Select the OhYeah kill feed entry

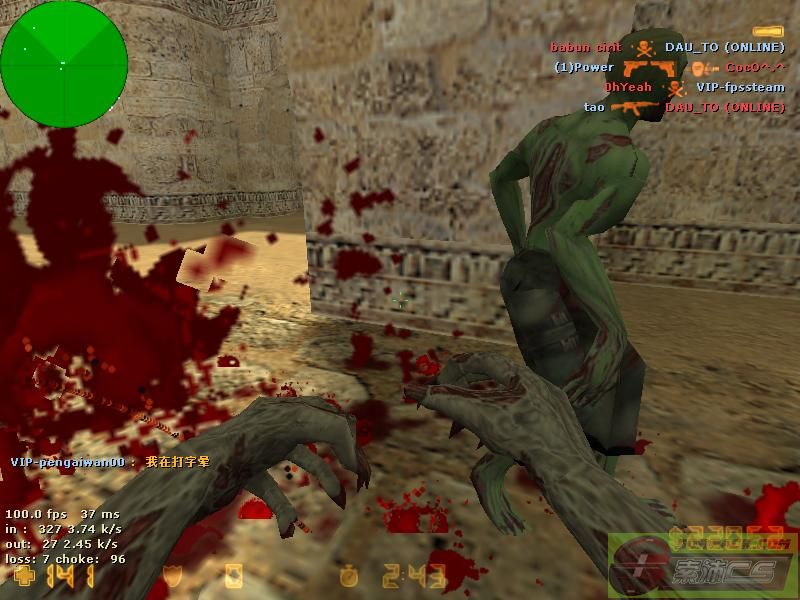(x=694, y=87)
